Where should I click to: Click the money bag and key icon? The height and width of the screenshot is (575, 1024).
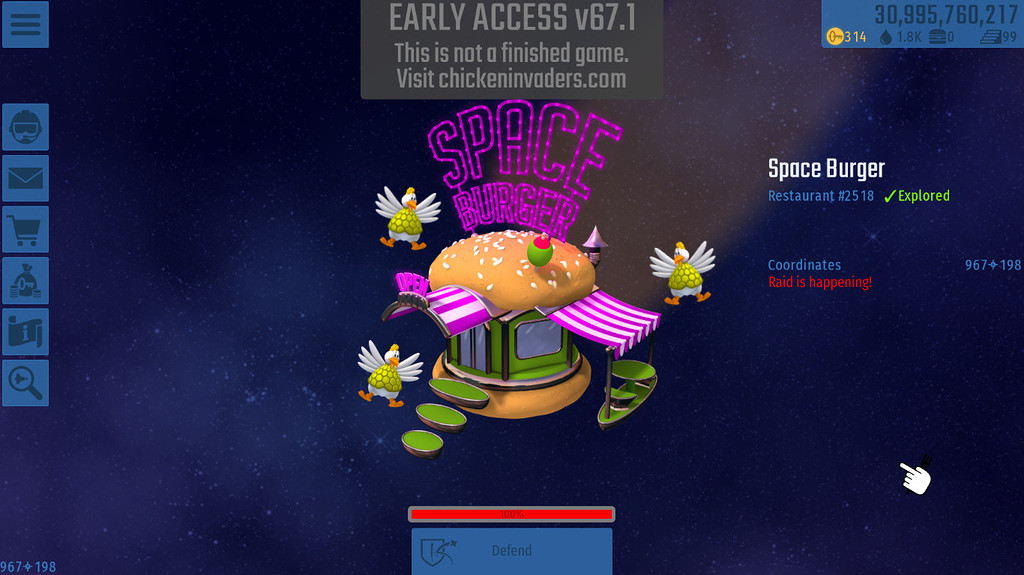(x=25, y=282)
